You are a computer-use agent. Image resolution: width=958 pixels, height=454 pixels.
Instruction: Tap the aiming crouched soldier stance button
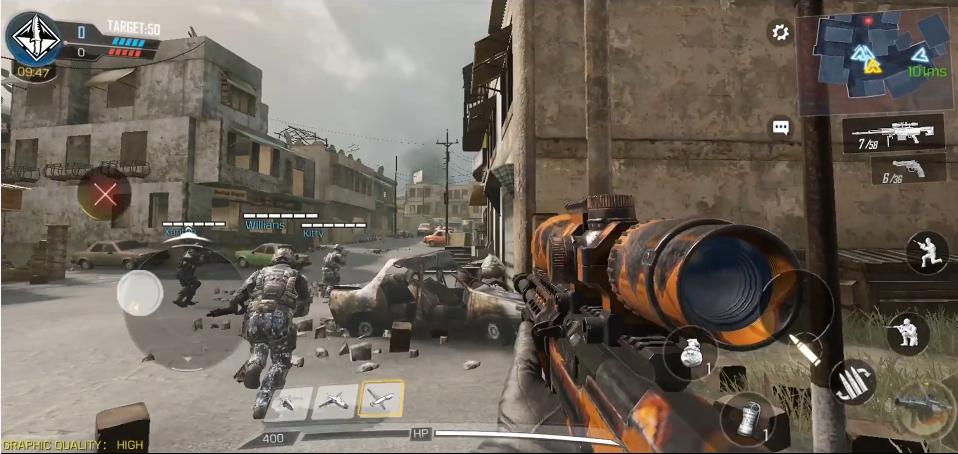coord(907,333)
